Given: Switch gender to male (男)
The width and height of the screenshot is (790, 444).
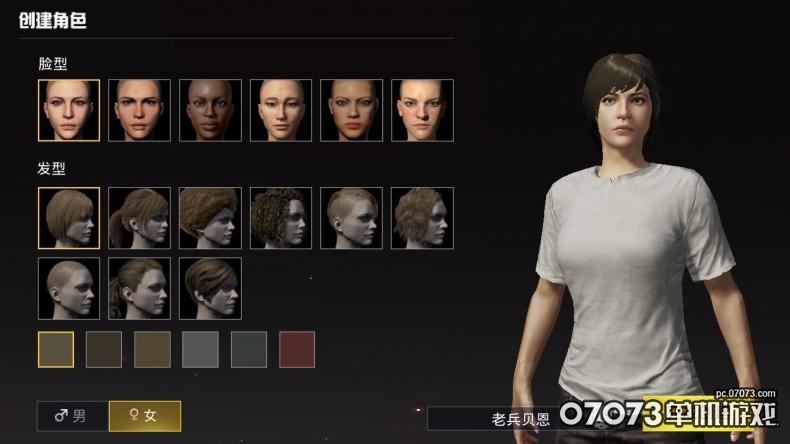Looking at the screenshot, I should 72,415.
